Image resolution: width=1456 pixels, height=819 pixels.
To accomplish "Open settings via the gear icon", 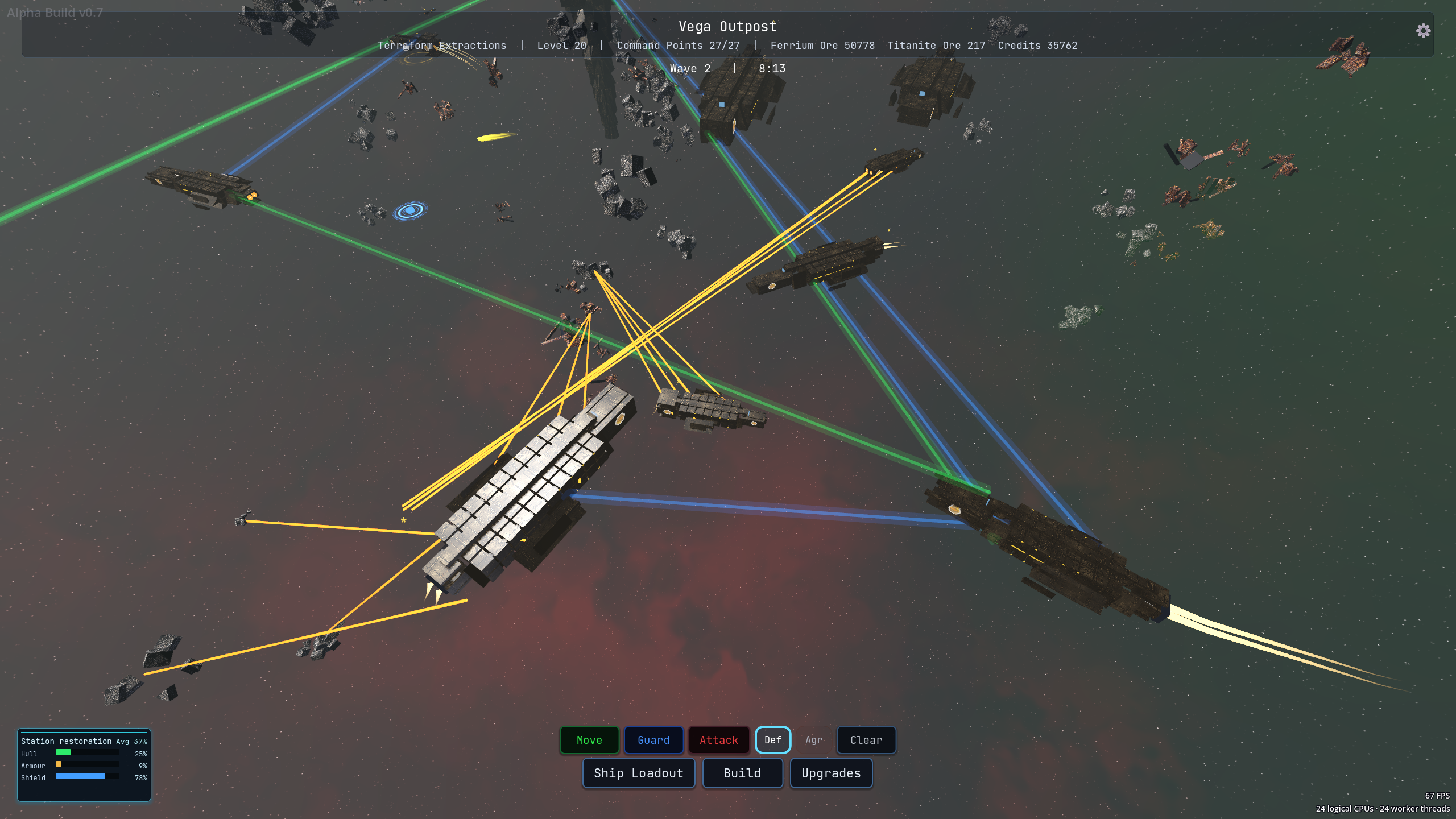I will (1423, 31).
